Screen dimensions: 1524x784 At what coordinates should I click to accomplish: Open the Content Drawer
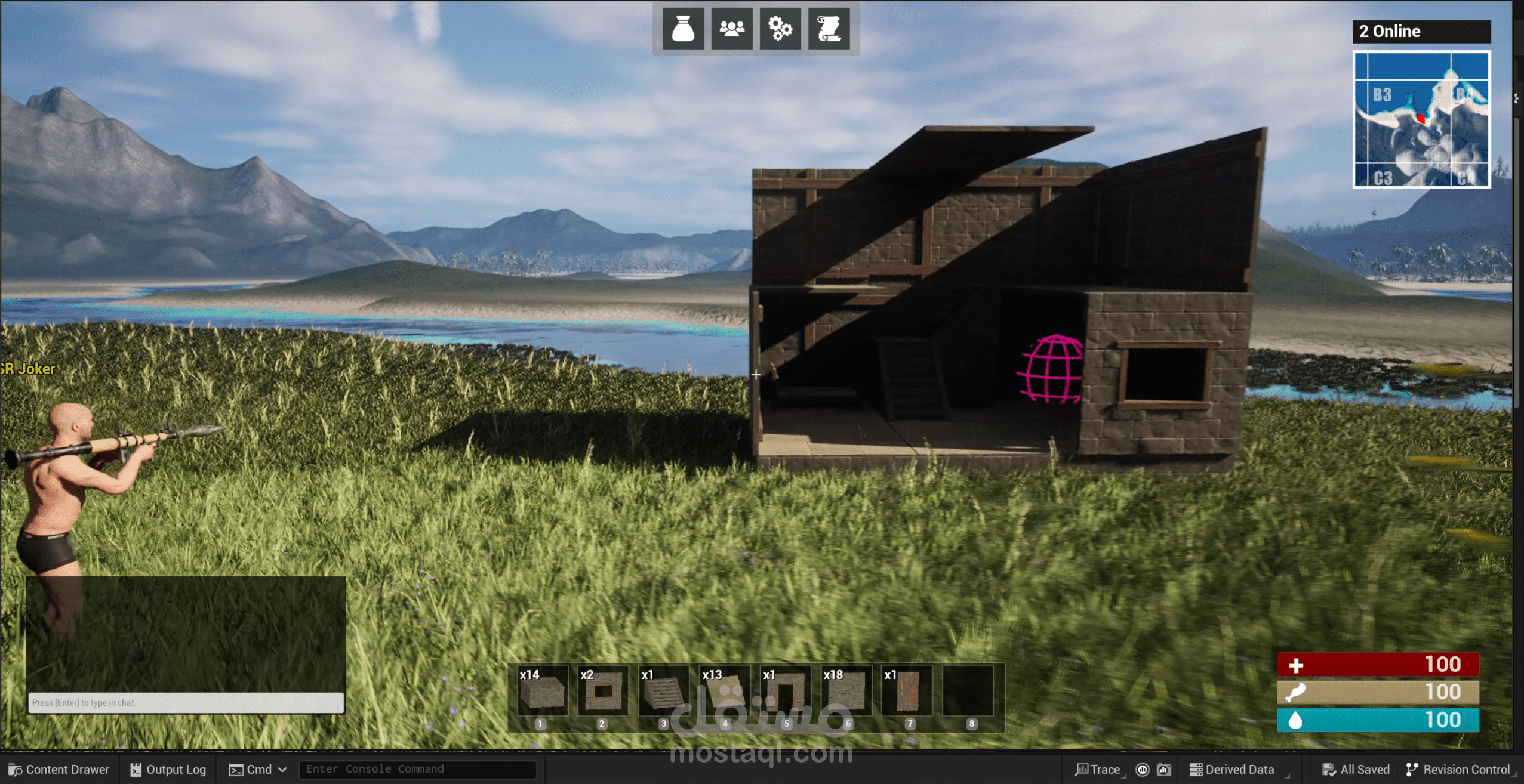click(59, 770)
